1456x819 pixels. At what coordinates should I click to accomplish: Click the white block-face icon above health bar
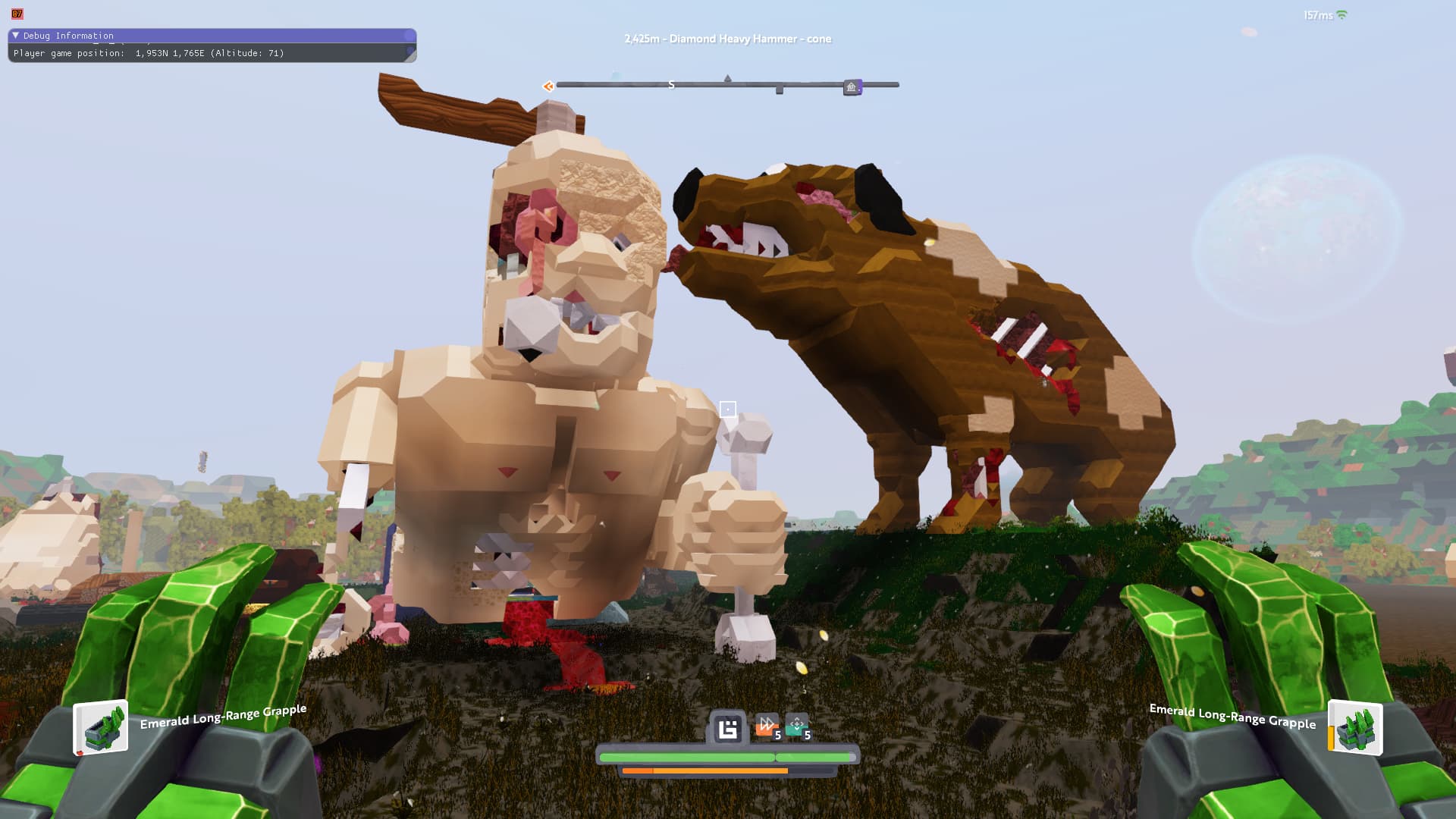[x=728, y=729]
